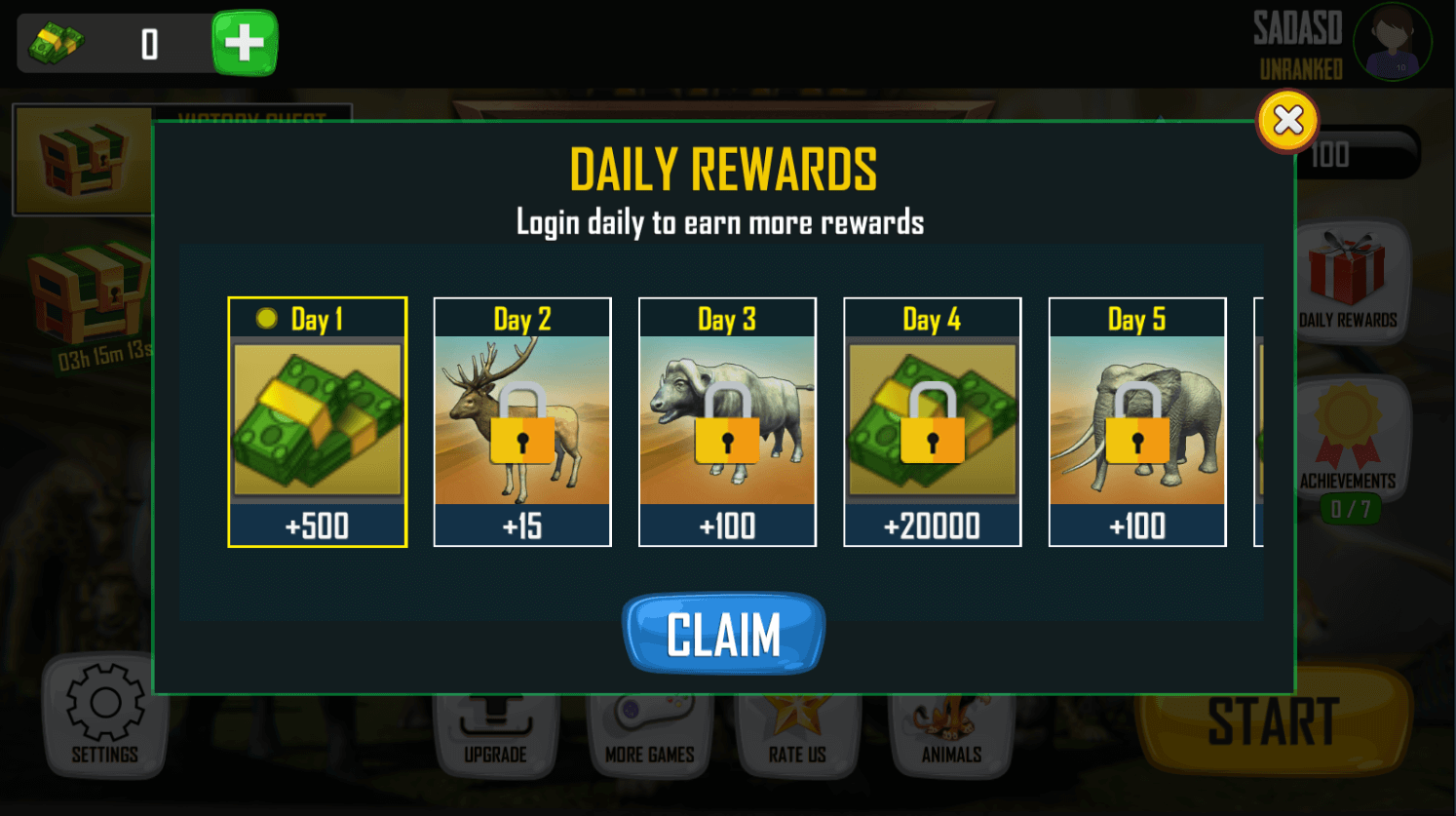Add more cash with the green plus

coord(245,43)
